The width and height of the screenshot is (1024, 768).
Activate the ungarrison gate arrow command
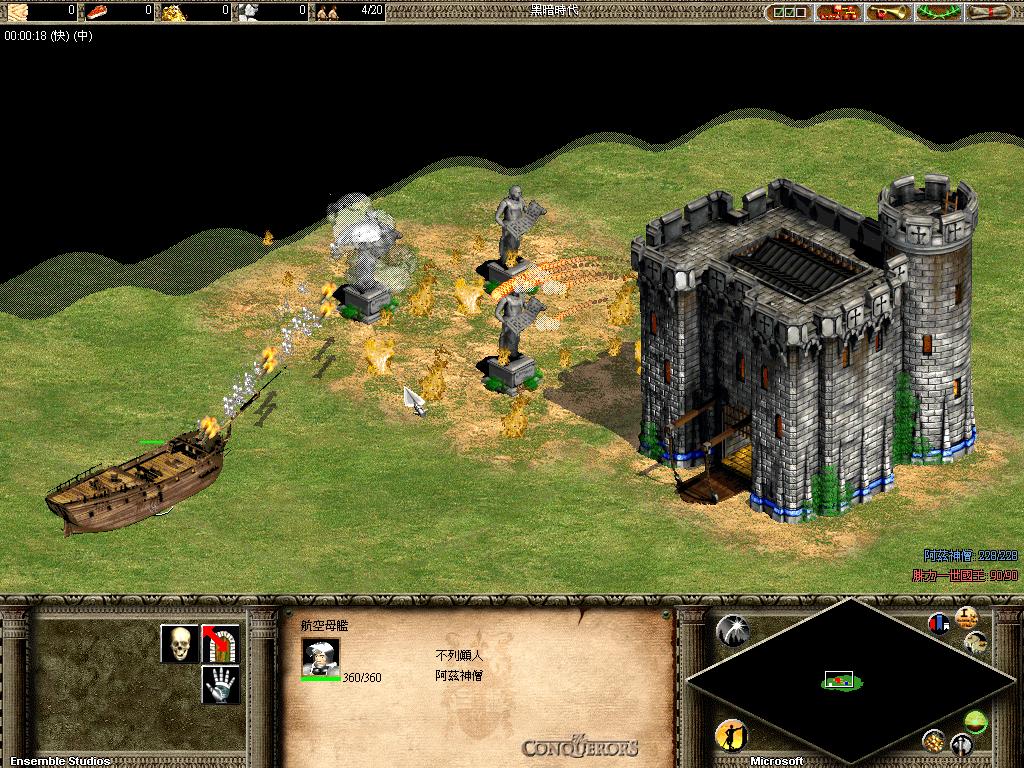[221, 644]
